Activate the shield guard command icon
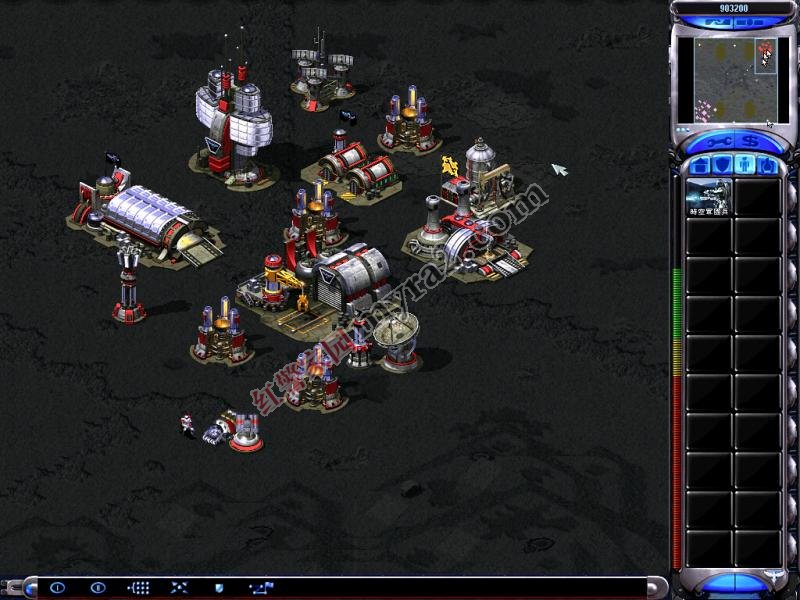 point(219,588)
